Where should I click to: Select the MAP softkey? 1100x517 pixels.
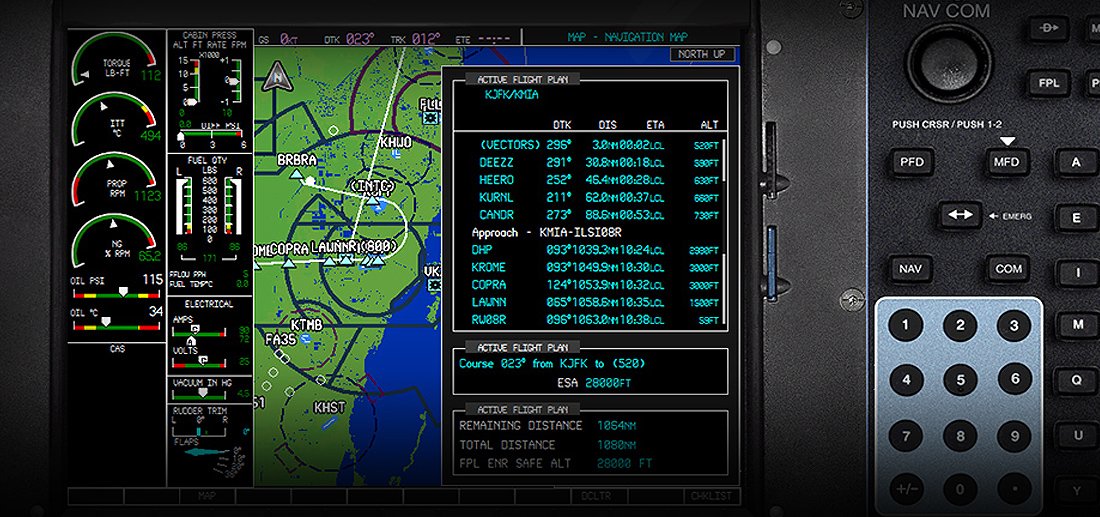(x=207, y=496)
